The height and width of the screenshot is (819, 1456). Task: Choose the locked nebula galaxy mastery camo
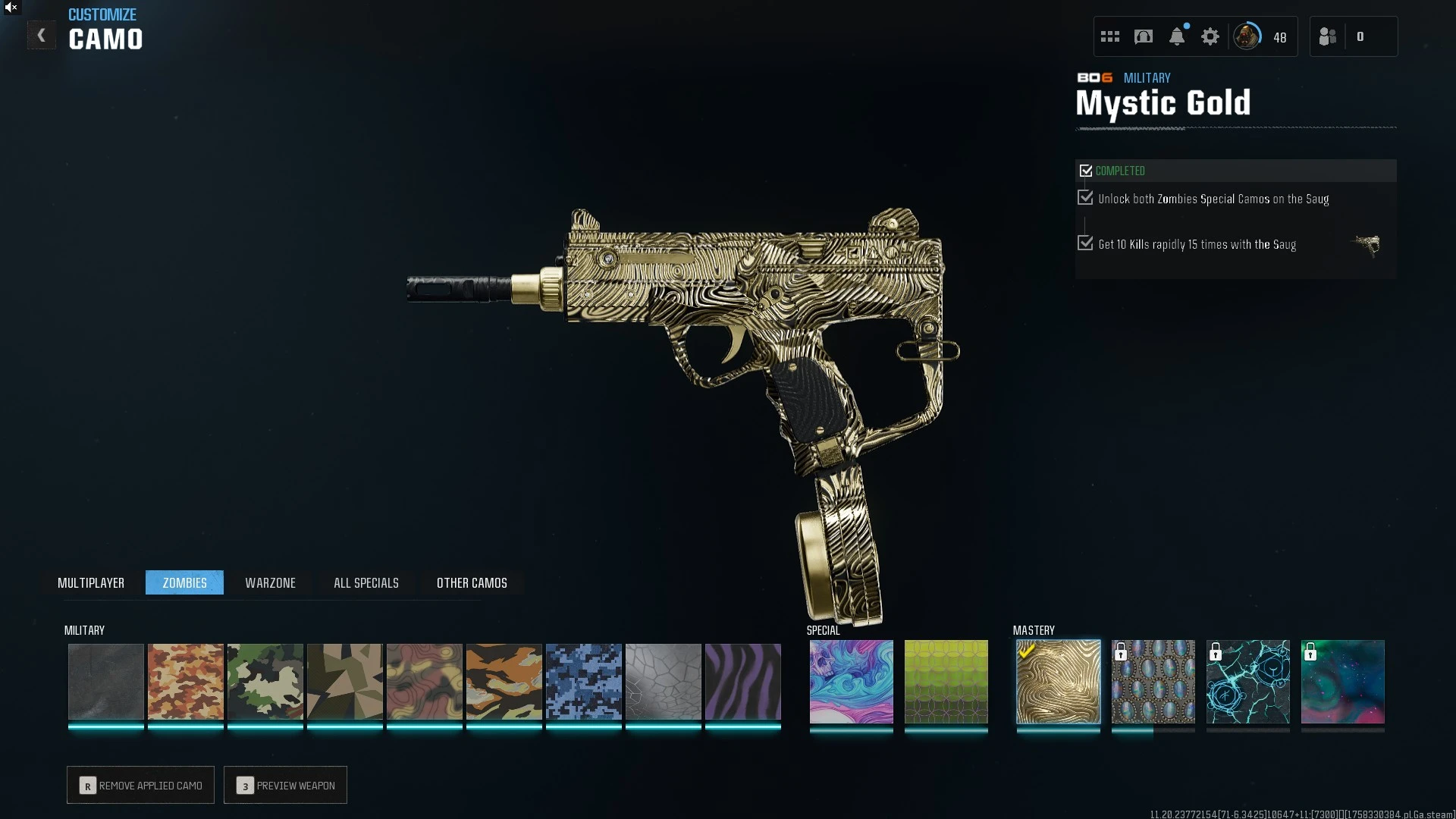1342,681
